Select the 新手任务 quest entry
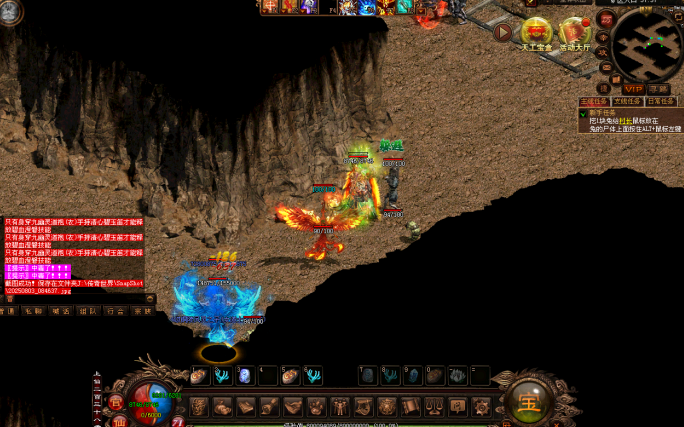 point(598,112)
